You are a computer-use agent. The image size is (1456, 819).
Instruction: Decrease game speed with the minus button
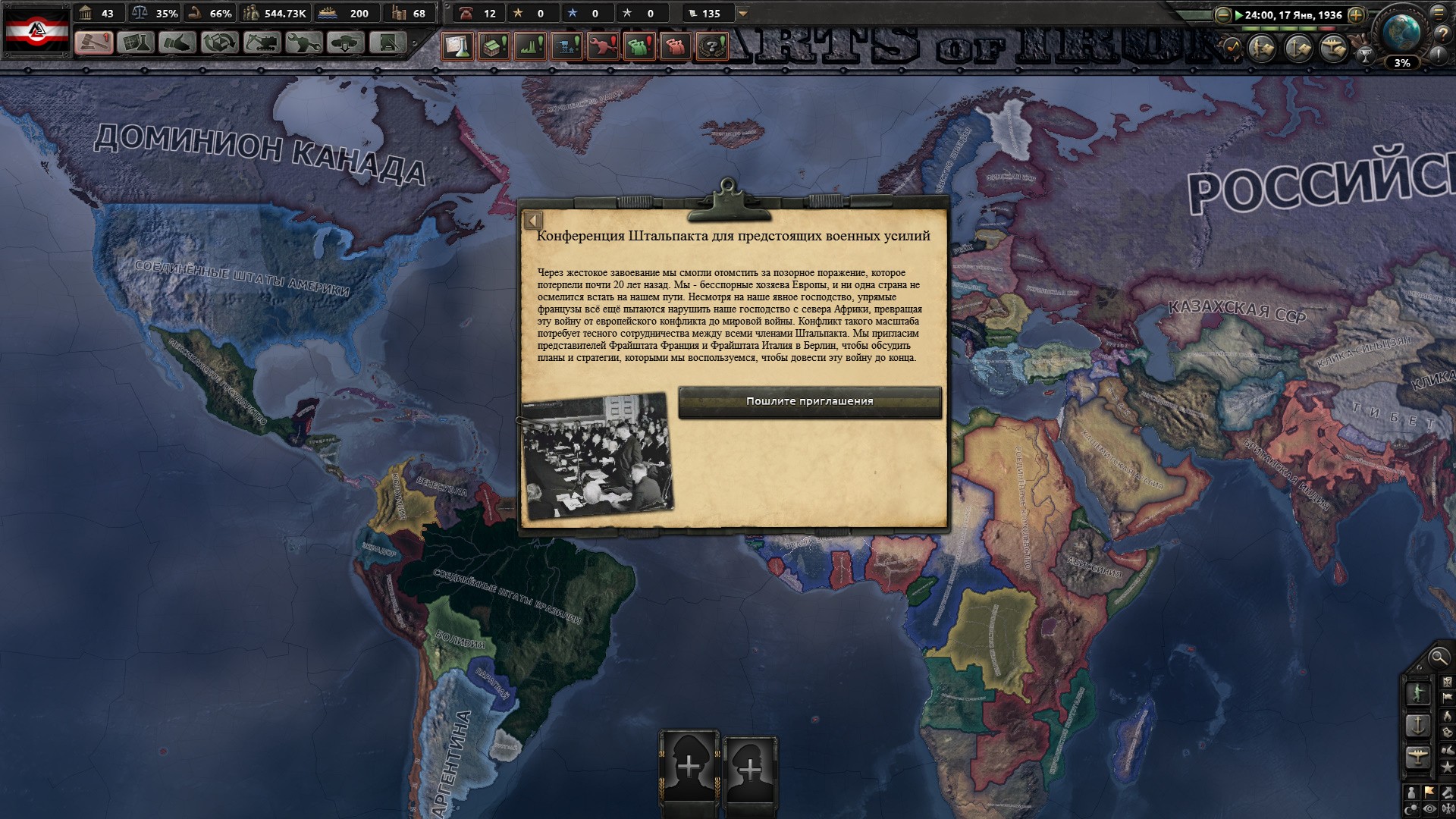1222,14
